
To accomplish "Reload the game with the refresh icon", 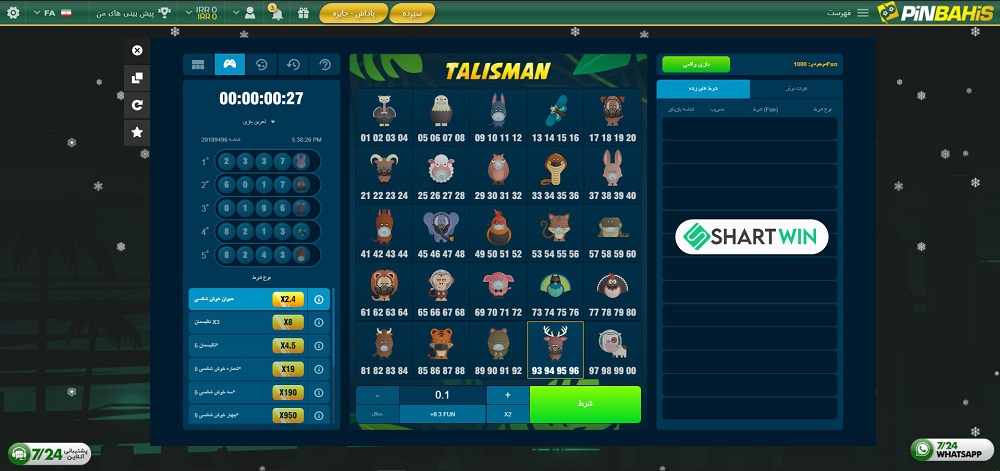I will pos(137,104).
